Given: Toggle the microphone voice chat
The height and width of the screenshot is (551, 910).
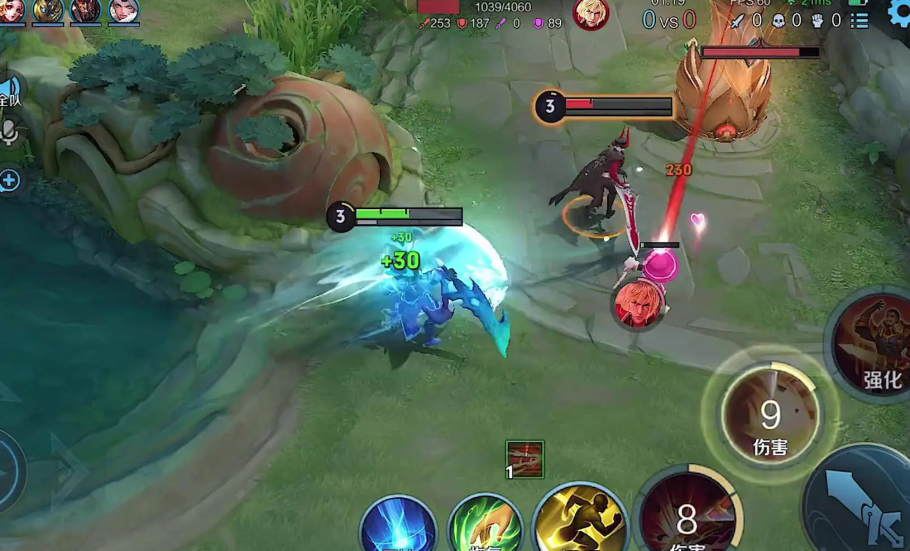Looking at the screenshot, I should pos(11,132).
